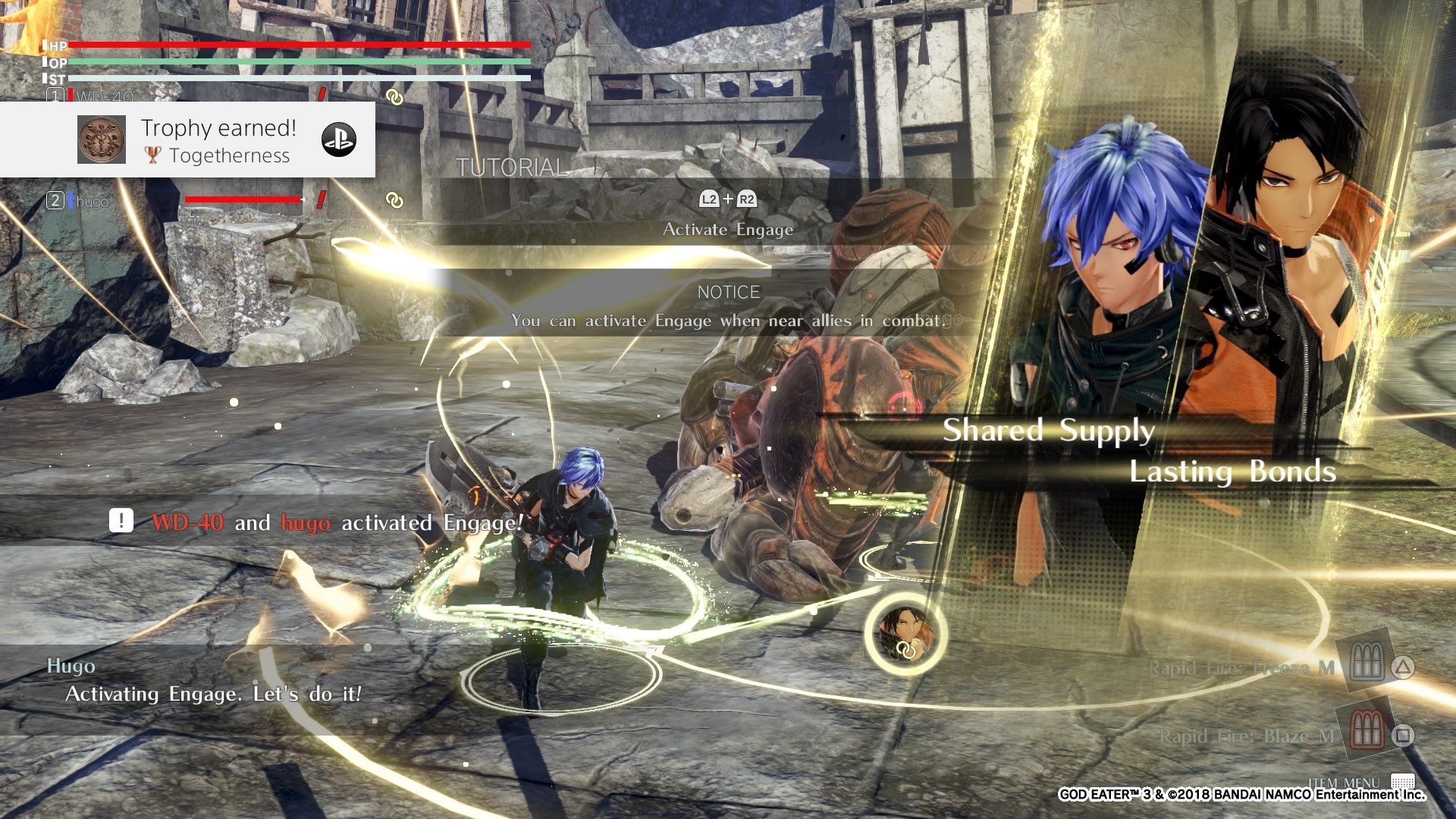Select party member hugo in the ally list

(x=92, y=201)
